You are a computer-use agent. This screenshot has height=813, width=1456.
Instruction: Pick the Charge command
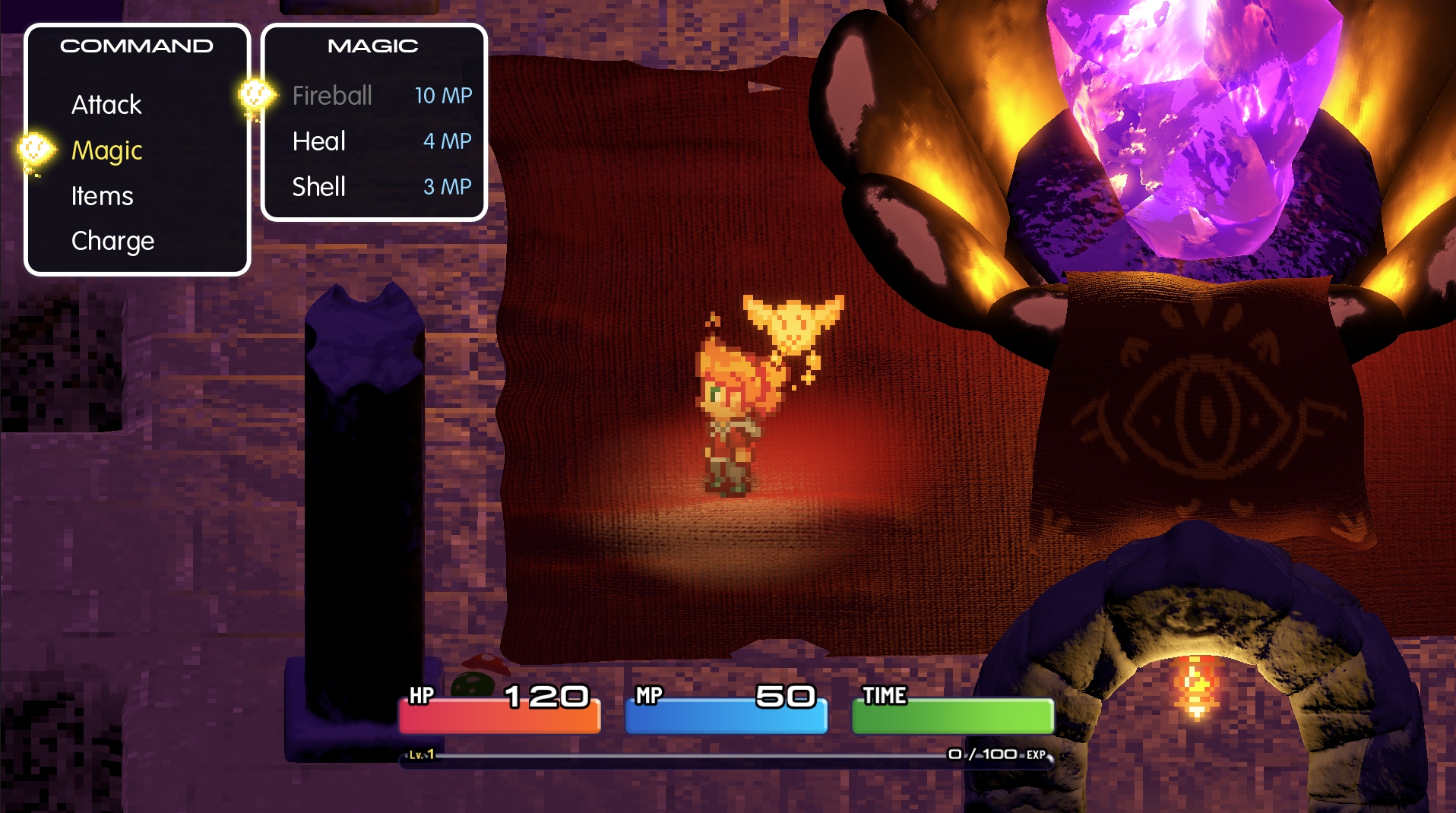click(113, 241)
